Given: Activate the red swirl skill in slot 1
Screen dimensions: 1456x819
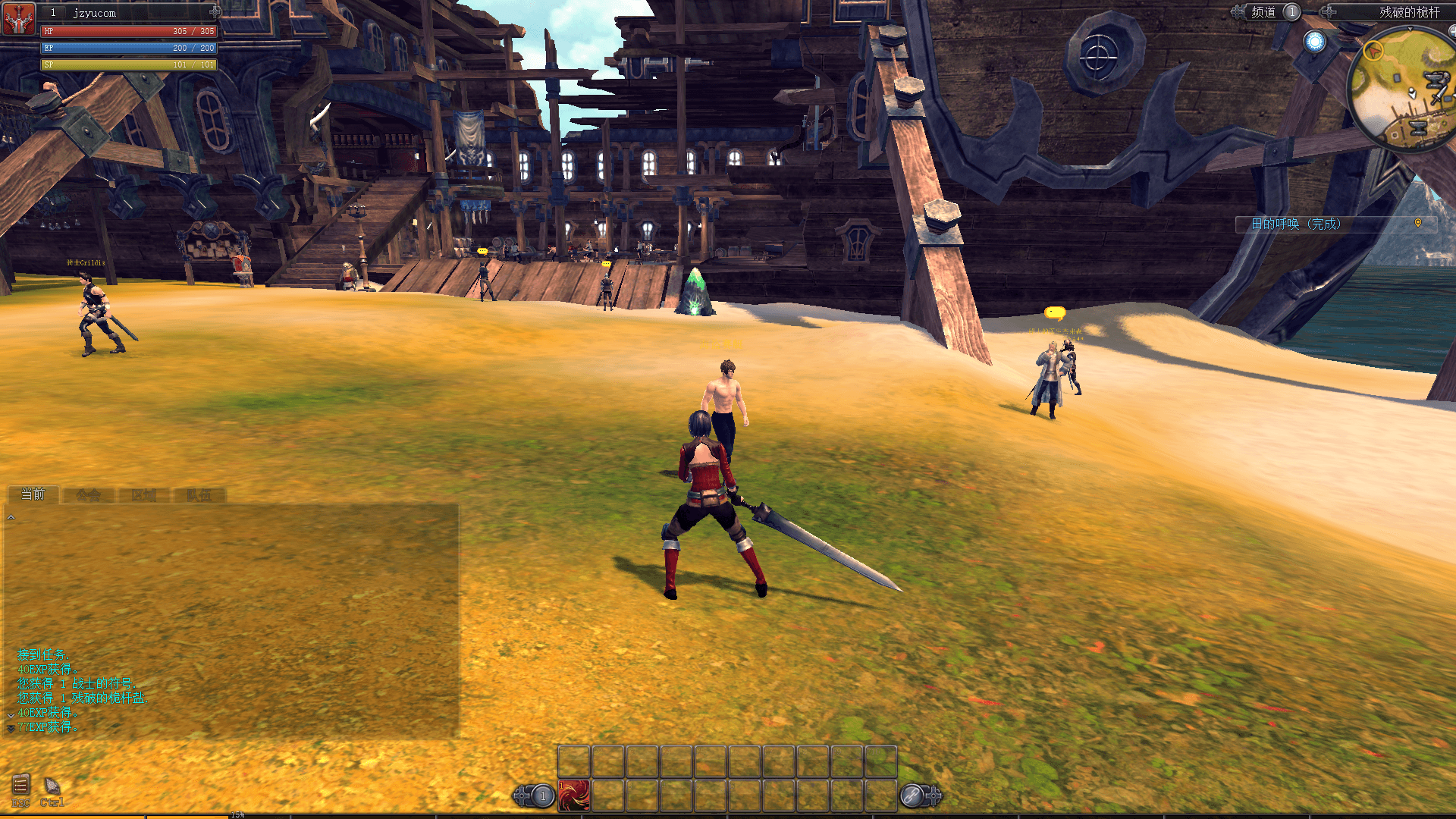Looking at the screenshot, I should (574, 795).
